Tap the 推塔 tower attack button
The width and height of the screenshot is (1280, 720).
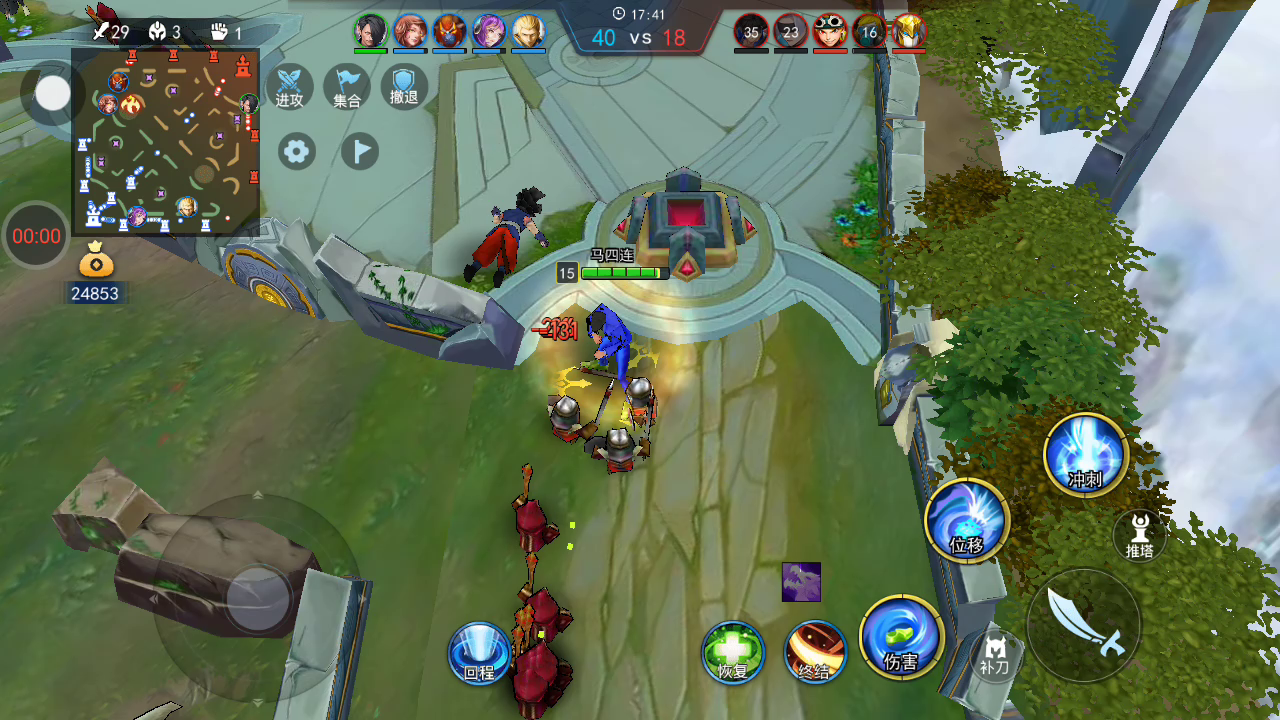tap(1139, 535)
